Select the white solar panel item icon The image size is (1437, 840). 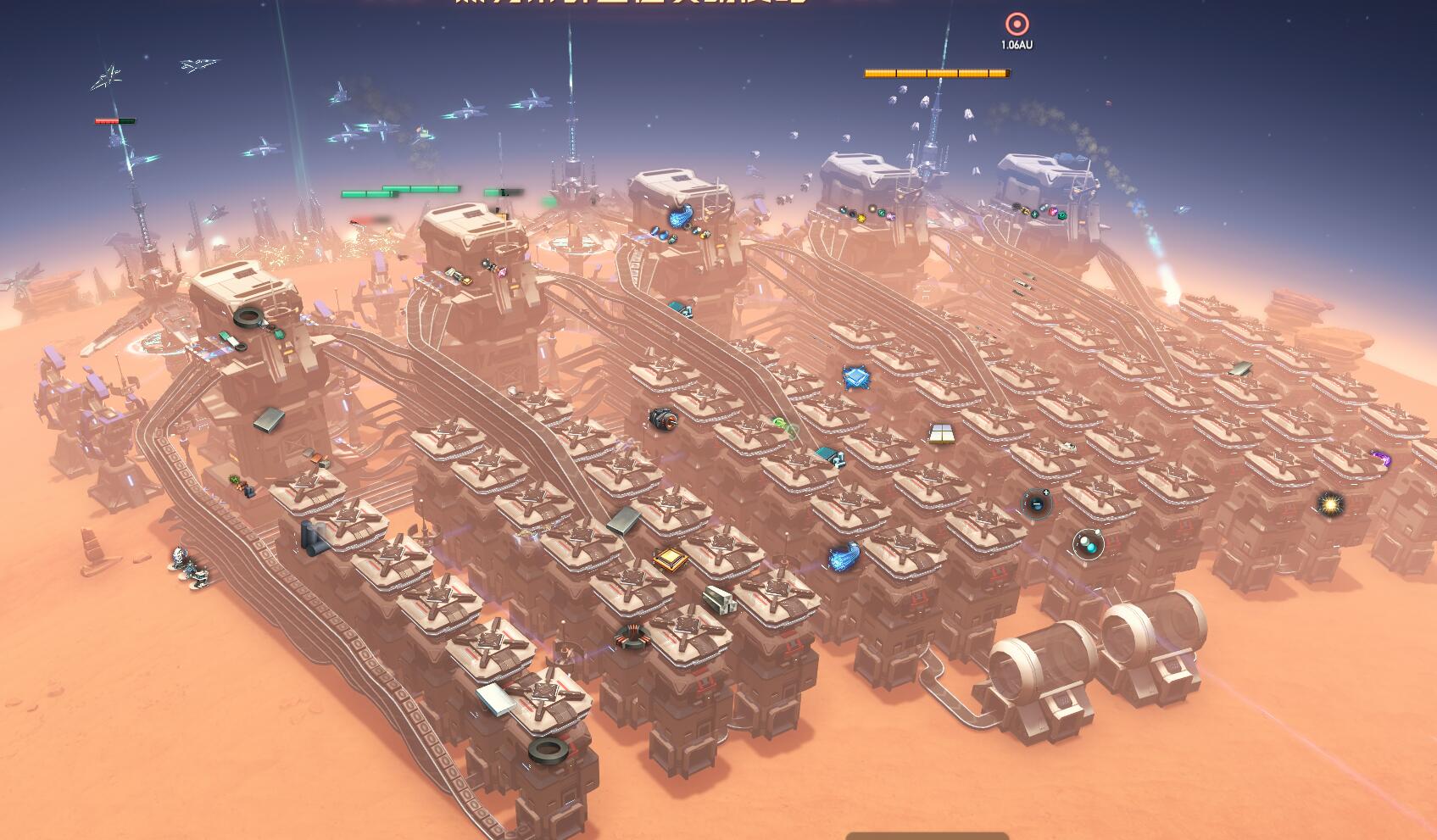tap(941, 434)
